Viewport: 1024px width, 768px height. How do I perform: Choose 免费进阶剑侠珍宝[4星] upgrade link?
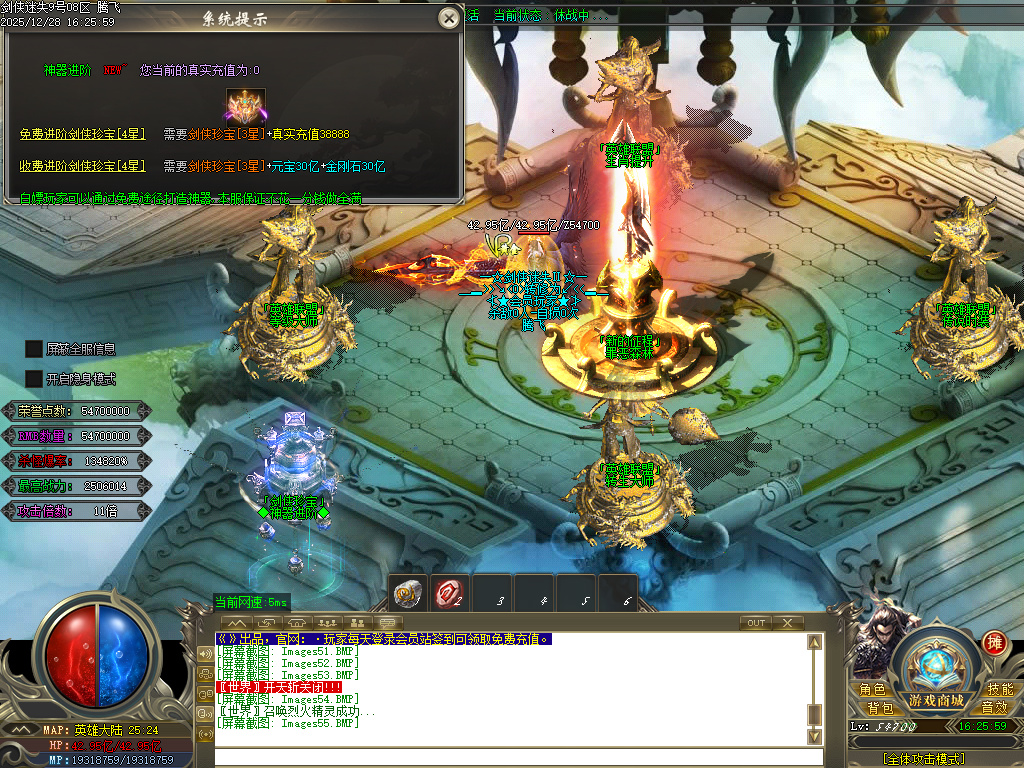83,134
